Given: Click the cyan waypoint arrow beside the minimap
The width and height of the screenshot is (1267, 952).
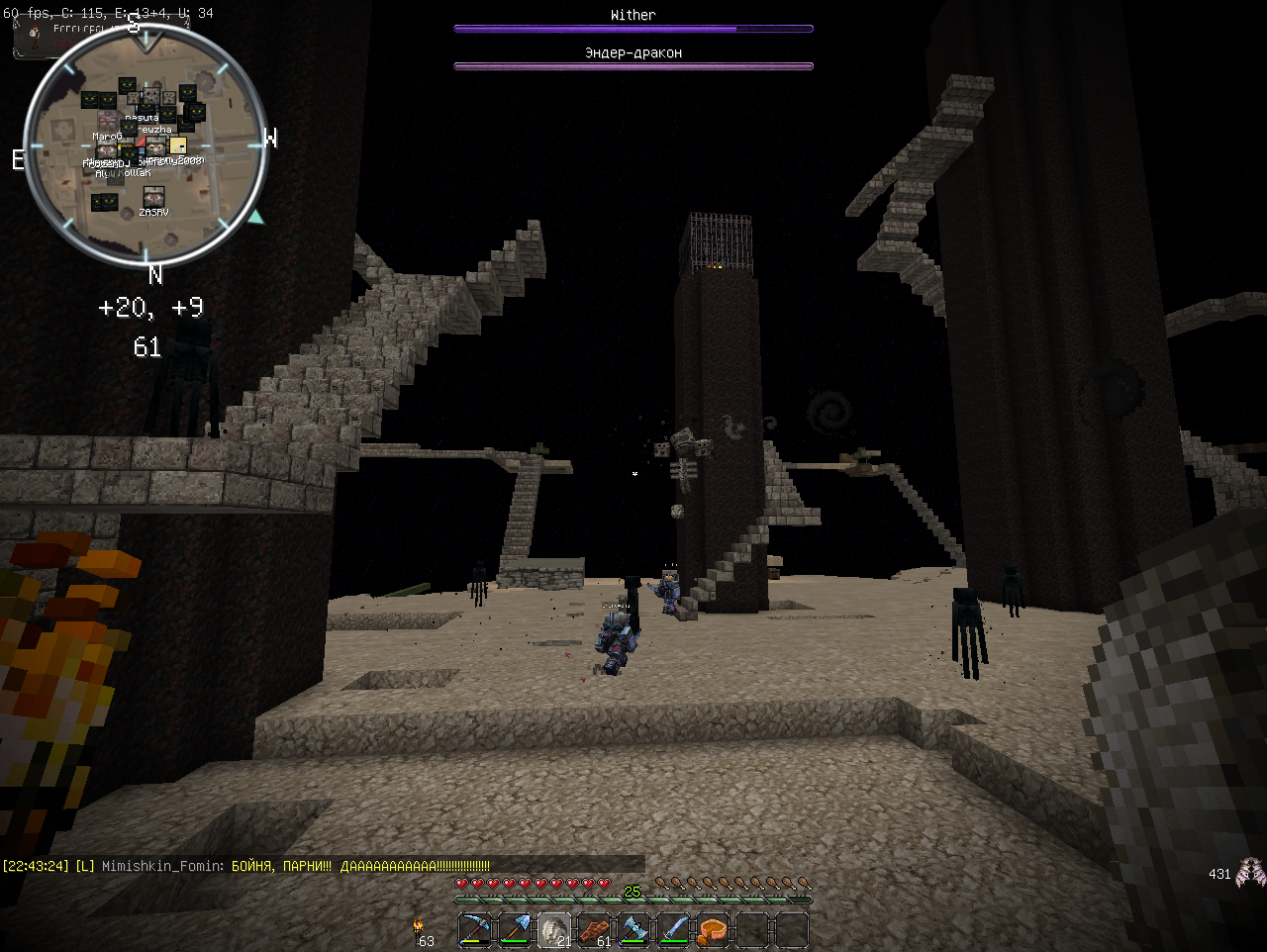Looking at the screenshot, I should click(256, 217).
